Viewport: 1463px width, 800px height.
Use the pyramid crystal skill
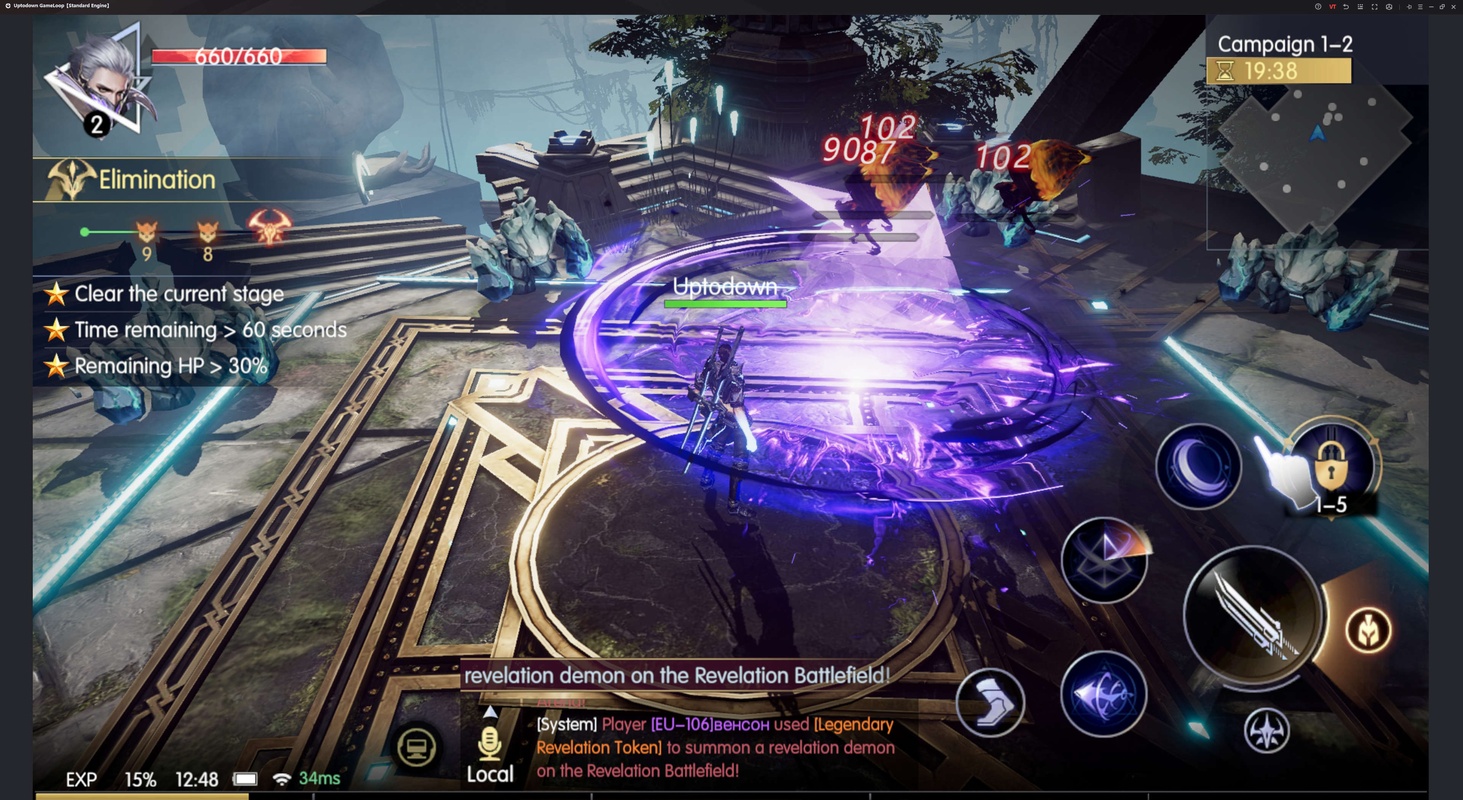click(x=1104, y=560)
